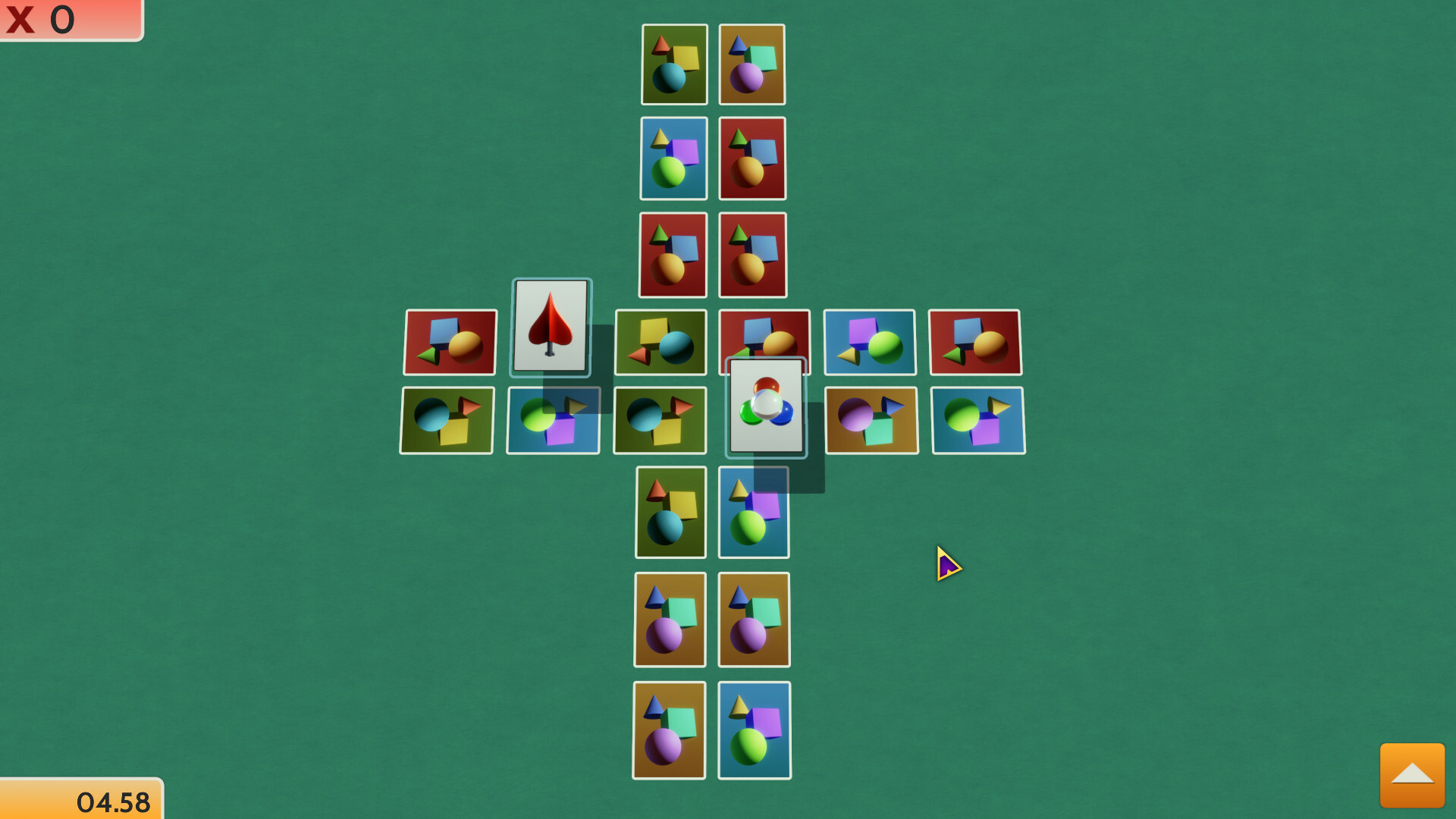This screenshot has height=819, width=1456.
Task: Click the bottom-left purple sphere card
Action: 670,730
